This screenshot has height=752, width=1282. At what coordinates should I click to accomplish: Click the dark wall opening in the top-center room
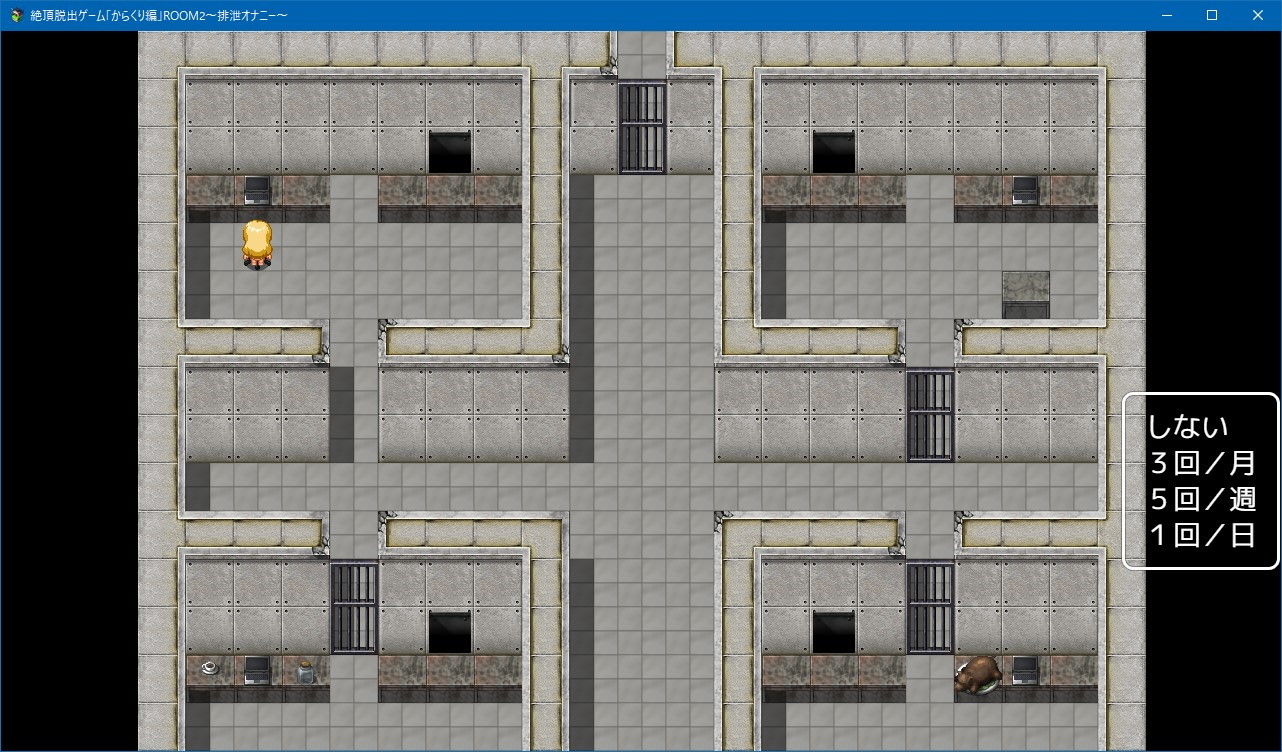click(x=449, y=152)
